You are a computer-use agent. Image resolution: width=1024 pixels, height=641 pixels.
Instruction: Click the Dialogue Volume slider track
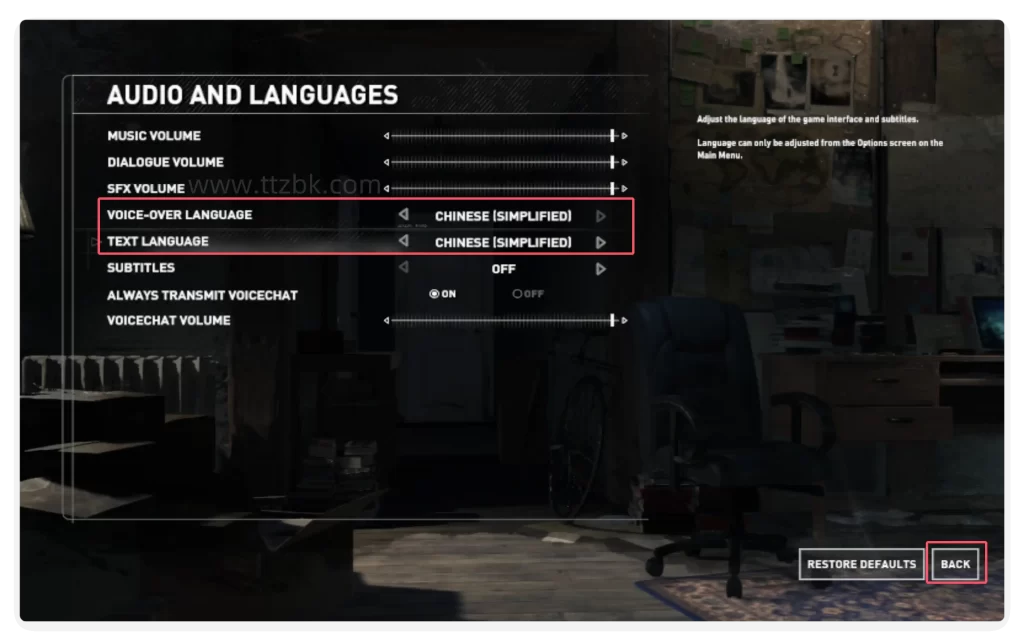click(500, 162)
